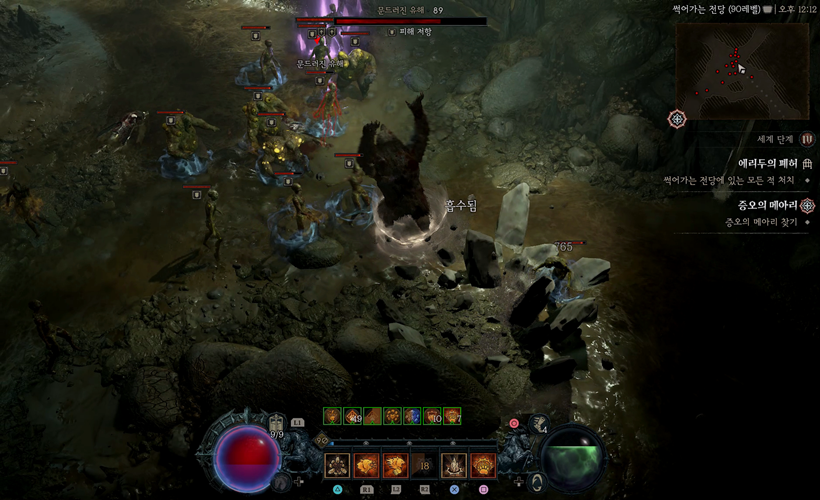Click the blue buff icon in buff row

(x=412, y=415)
